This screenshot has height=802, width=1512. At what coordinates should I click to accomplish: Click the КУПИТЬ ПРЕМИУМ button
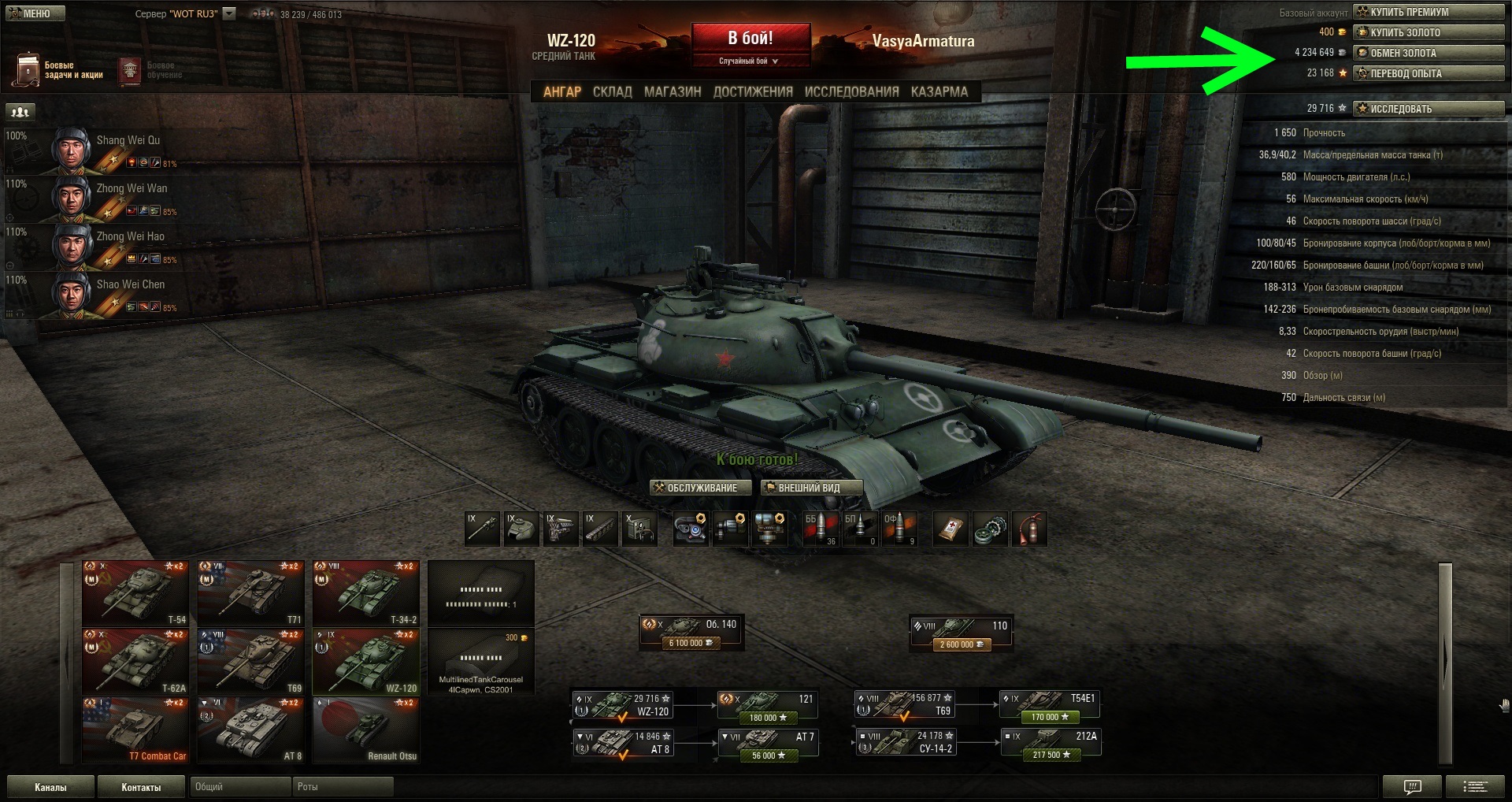[x=1428, y=12]
